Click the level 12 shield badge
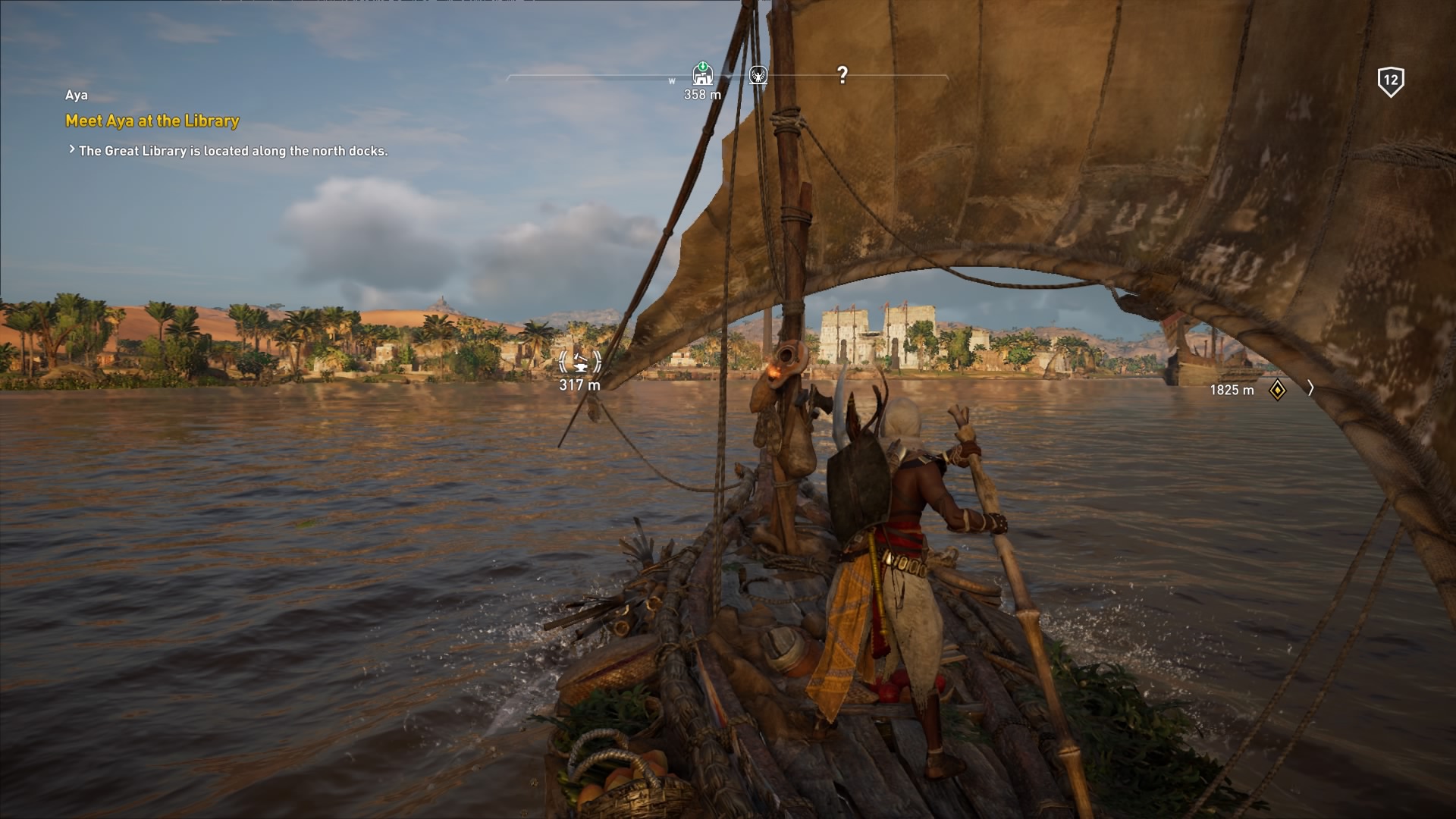The image size is (1456, 819). pos(1390,81)
